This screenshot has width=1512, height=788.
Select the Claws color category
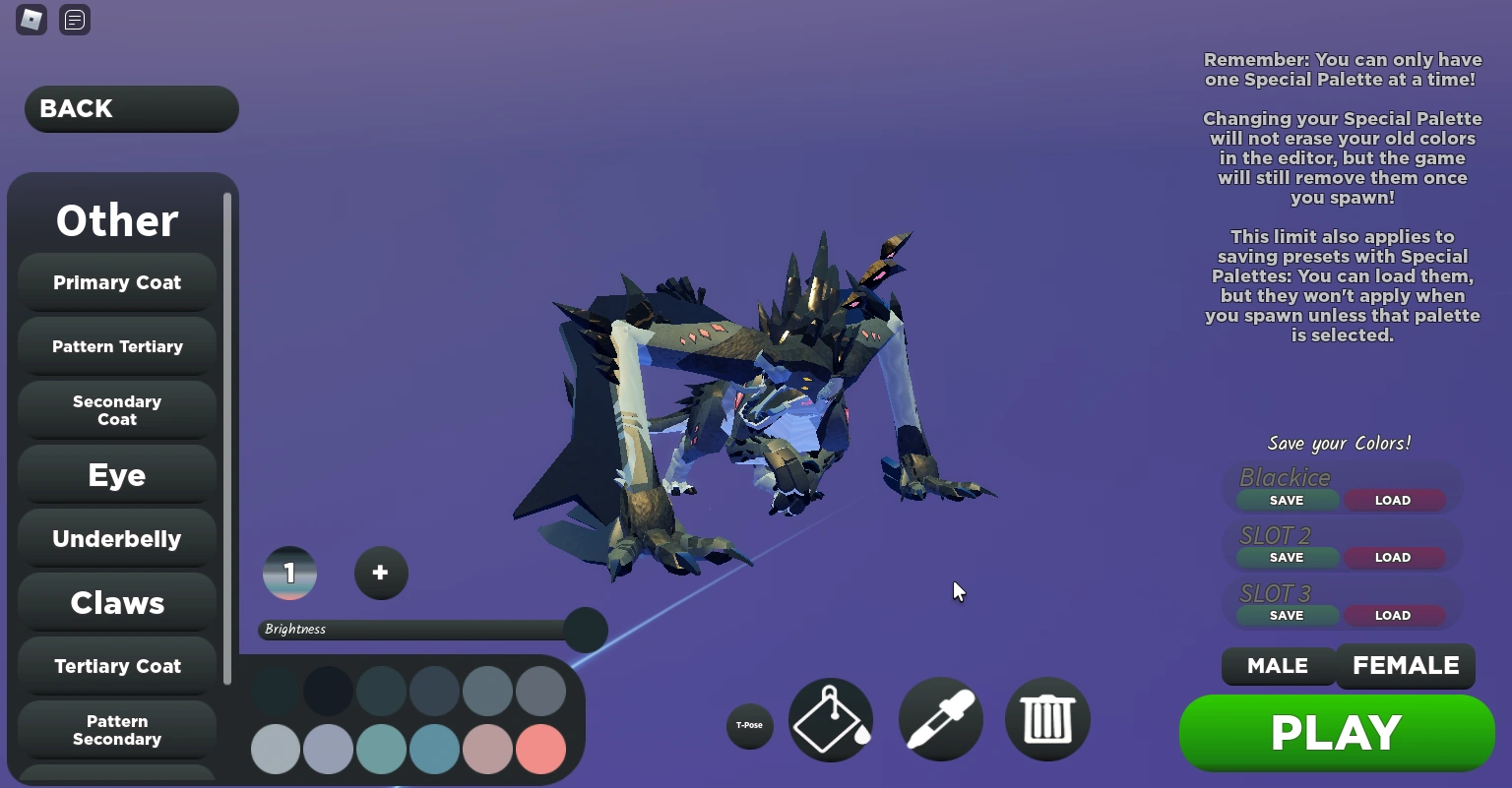pos(116,602)
